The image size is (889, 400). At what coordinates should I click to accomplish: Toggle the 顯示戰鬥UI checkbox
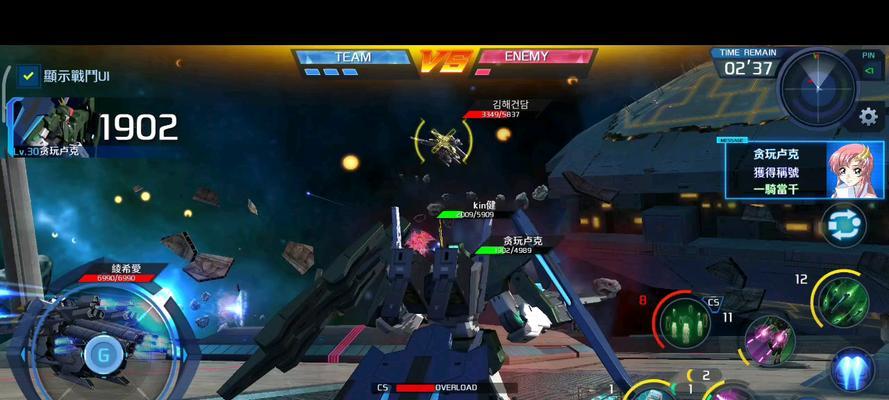point(28,75)
